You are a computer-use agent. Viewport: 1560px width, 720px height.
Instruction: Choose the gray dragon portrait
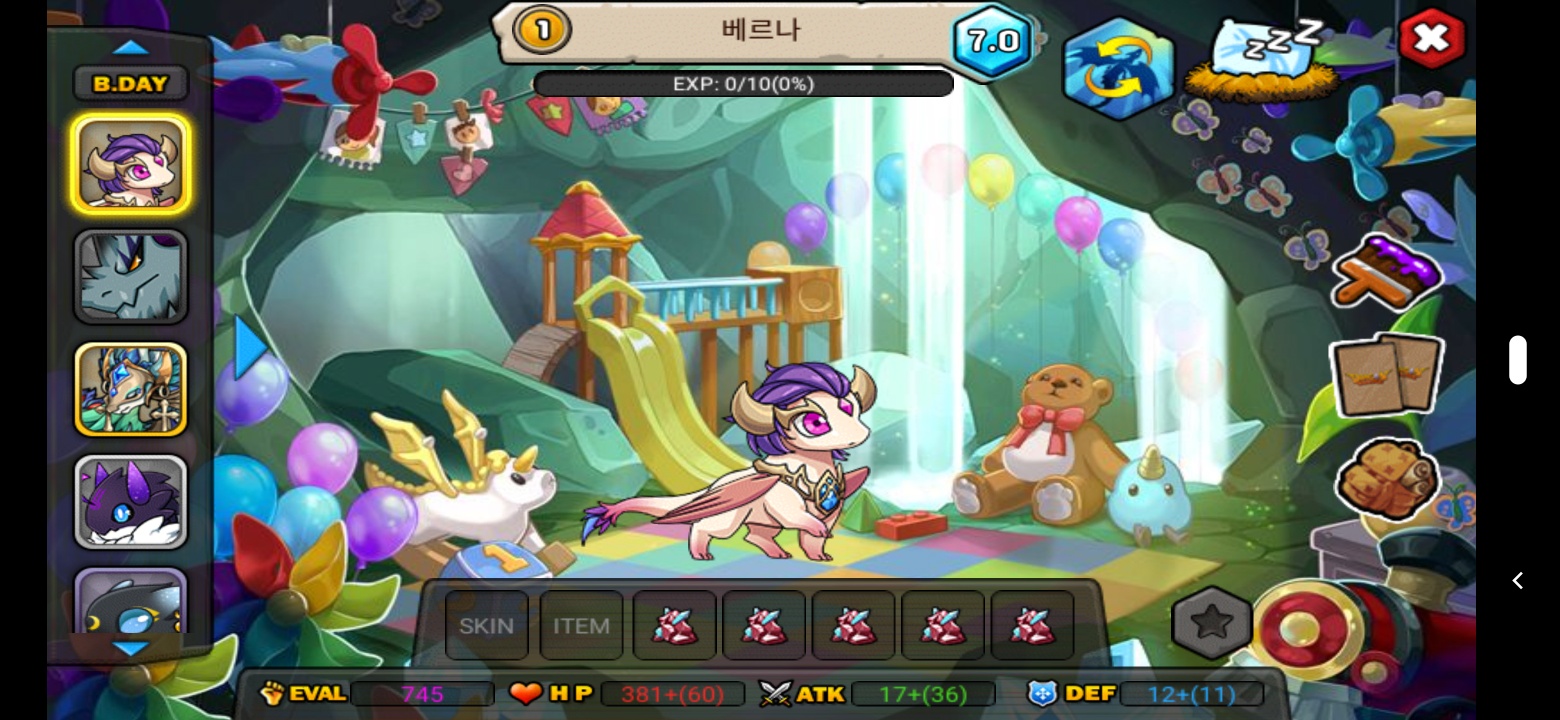(x=130, y=277)
